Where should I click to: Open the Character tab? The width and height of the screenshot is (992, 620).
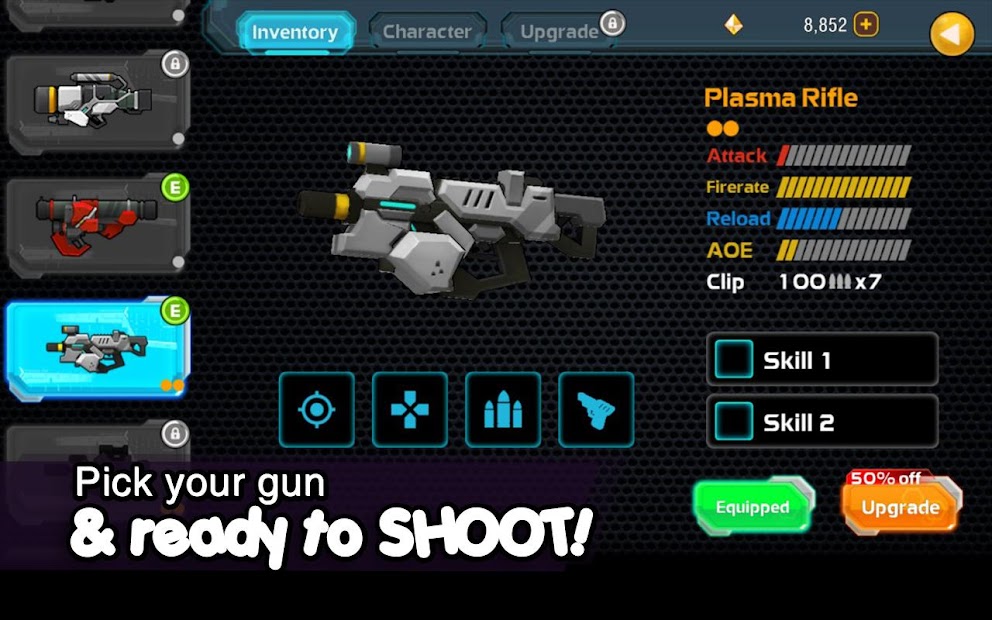tap(427, 32)
